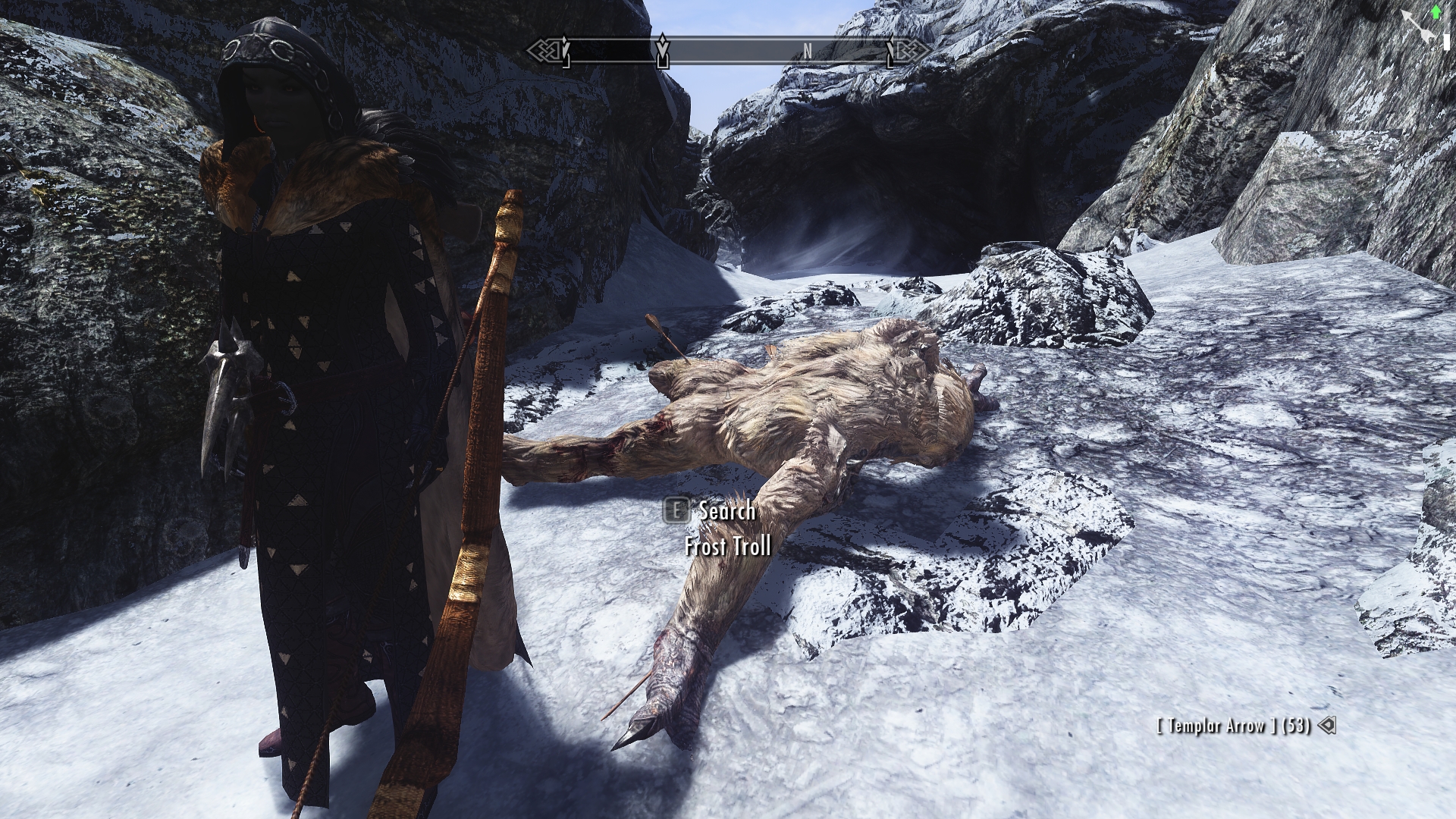Image resolution: width=1456 pixels, height=819 pixels.
Task: Click the North 'N' compass heading
Action: pyautogui.click(x=808, y=51)
